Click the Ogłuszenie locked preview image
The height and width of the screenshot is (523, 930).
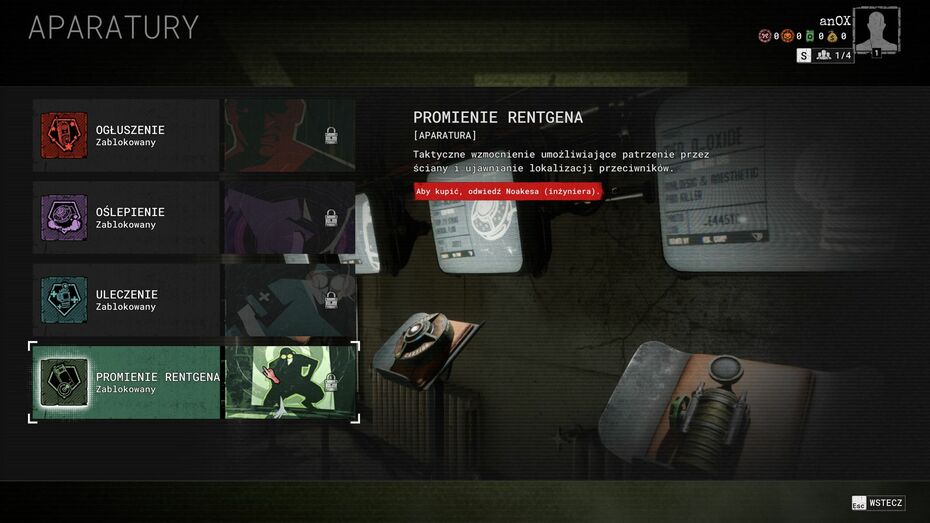[290, 135]
